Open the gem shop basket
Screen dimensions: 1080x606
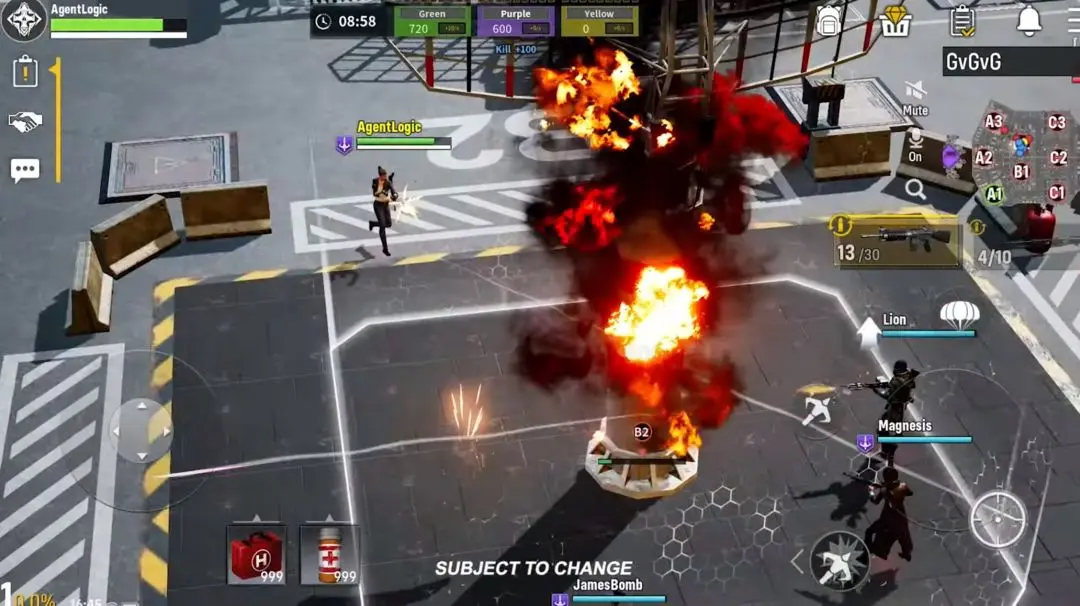point(895,20)
